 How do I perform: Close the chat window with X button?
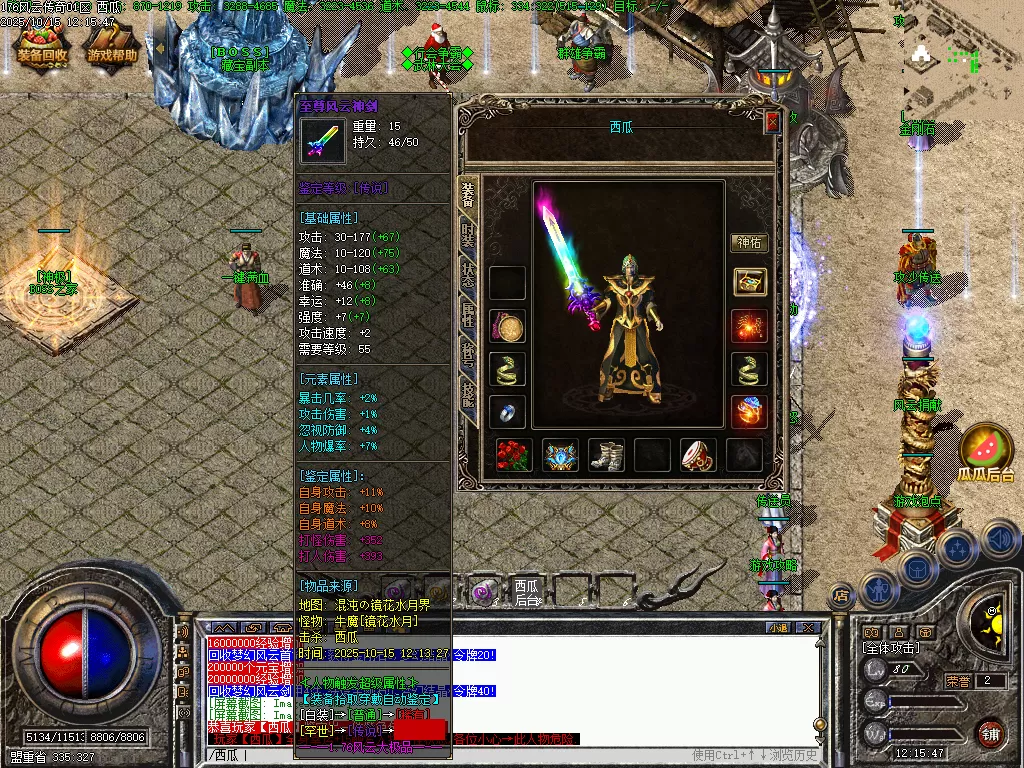point(810,628)
